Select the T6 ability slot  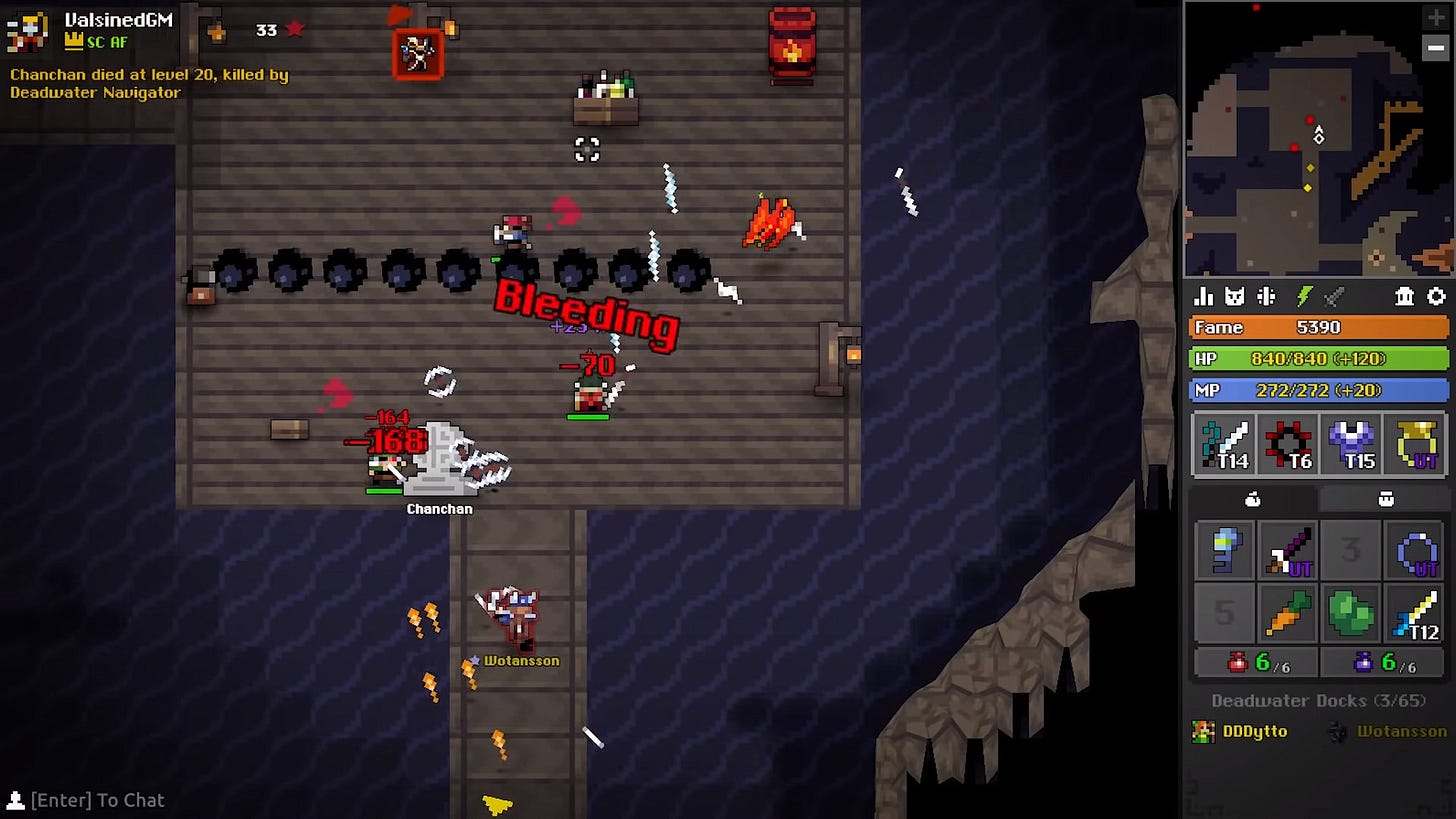(x=1287, y=444)
